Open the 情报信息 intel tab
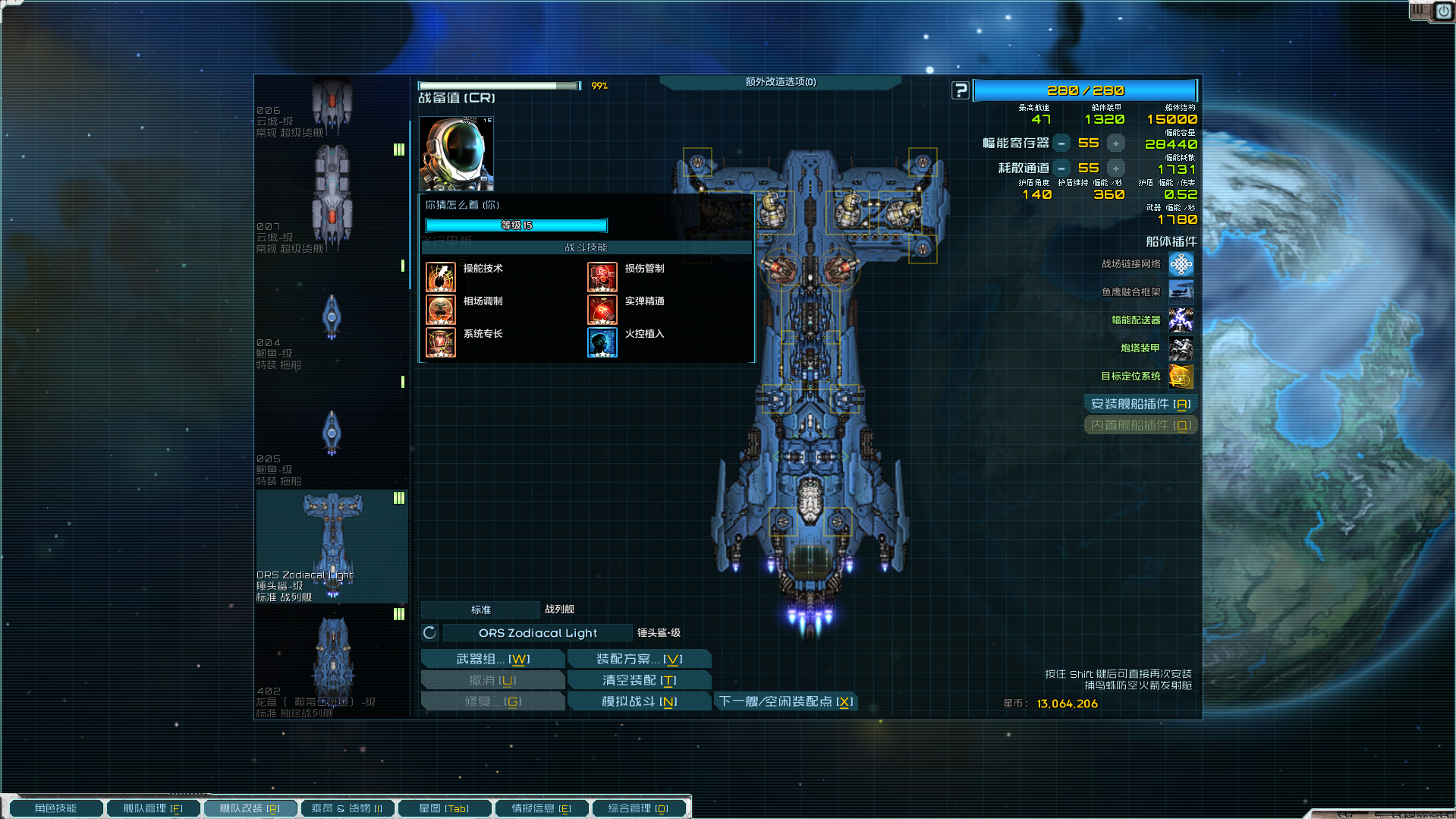1456x819 pixels. point(541,808)
